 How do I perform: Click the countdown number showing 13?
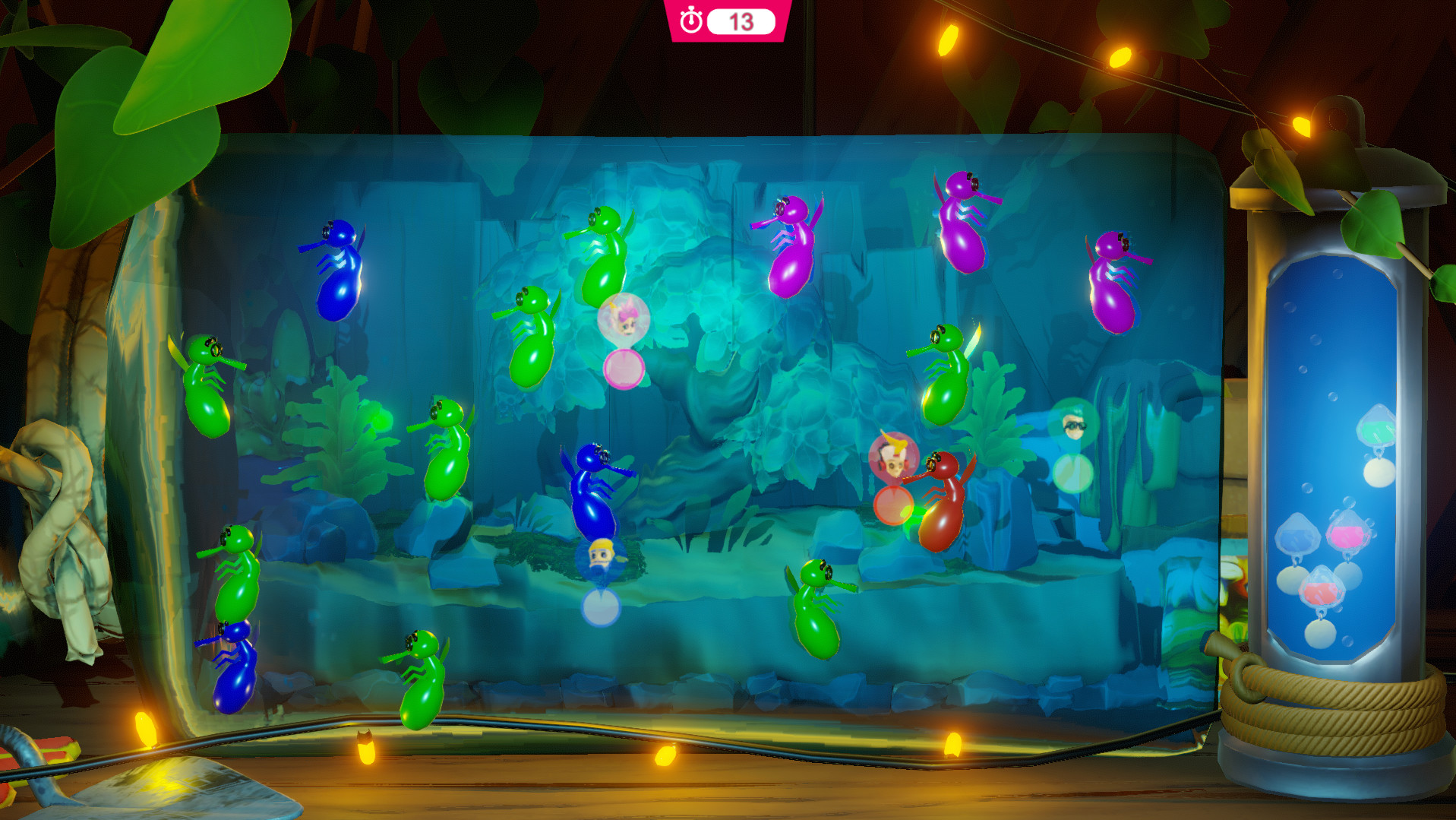(741, 21)
